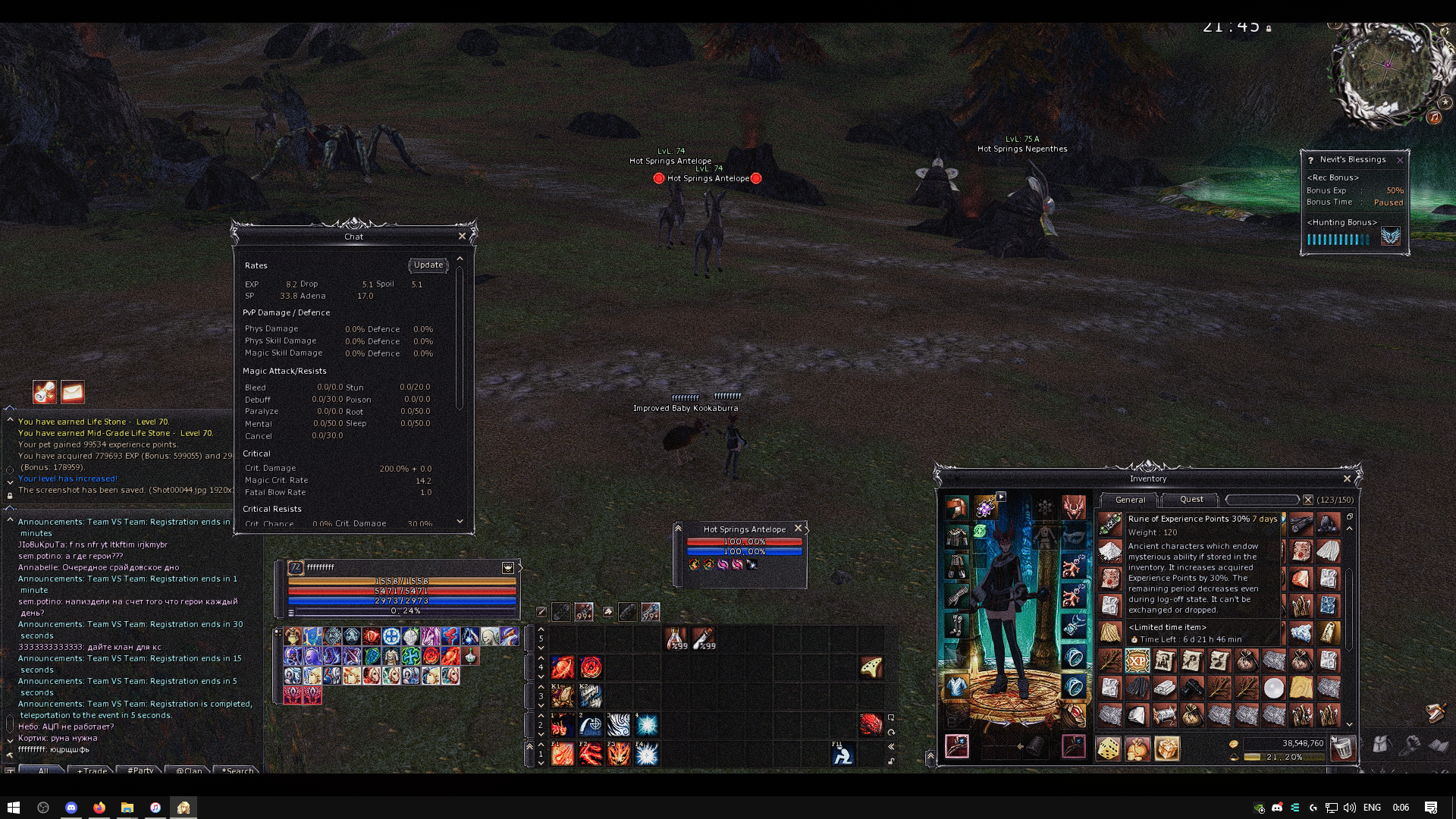Viewport: 1456px width, 819px height.
Task: Select the dice icon below inventory
Action: point(1109,748)
